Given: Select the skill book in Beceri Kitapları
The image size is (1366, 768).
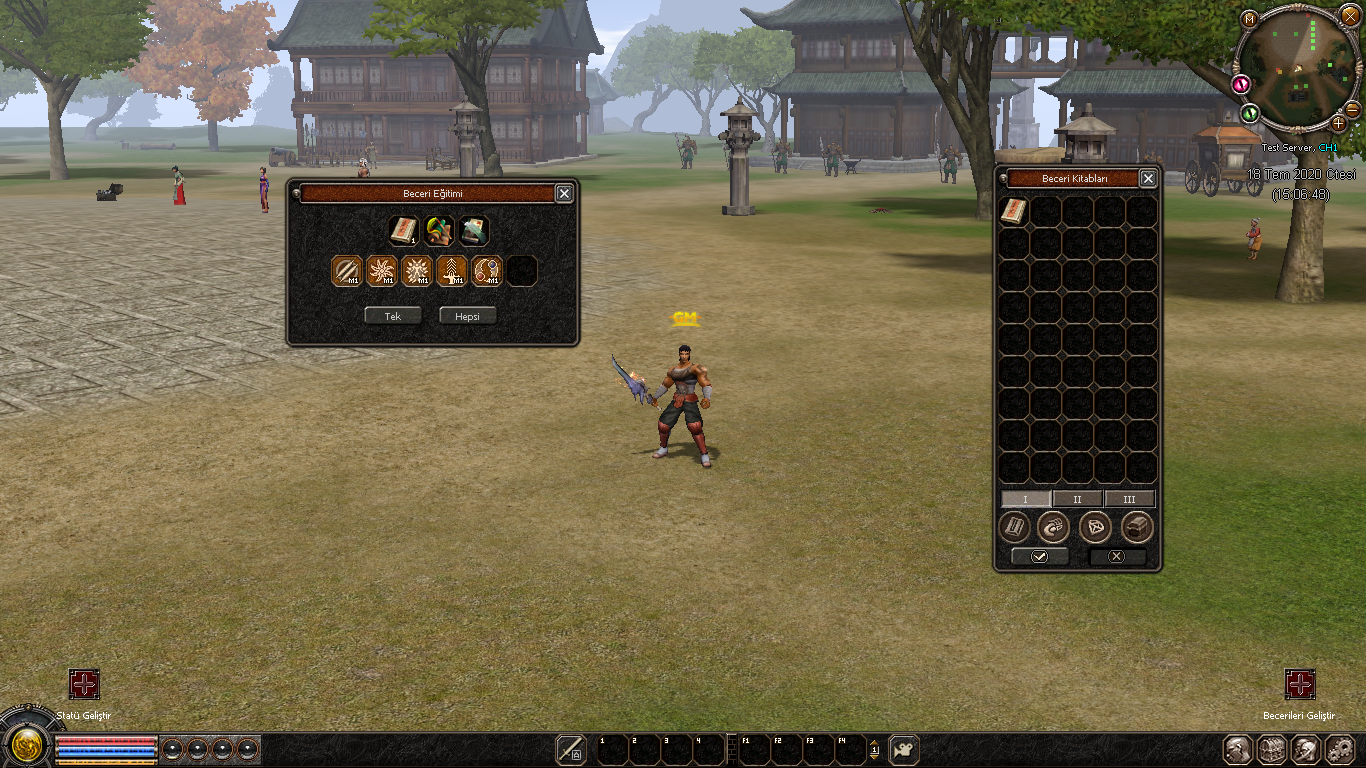Looking at the screenshot, I should (1014, 211).
